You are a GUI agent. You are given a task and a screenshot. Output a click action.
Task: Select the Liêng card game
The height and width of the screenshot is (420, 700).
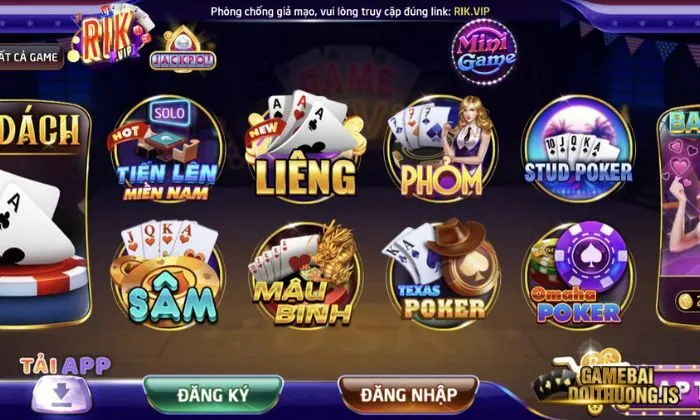click(x=305, y=152)
